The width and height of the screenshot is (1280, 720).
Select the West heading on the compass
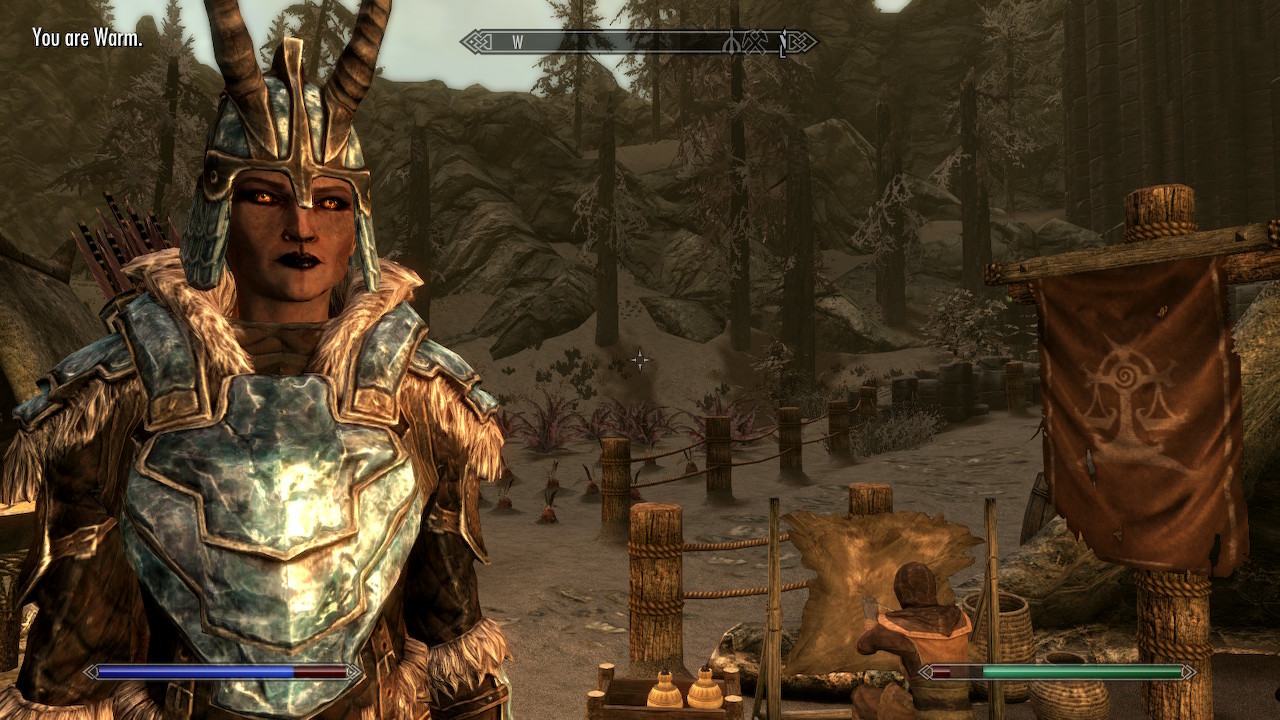point(518,42)
